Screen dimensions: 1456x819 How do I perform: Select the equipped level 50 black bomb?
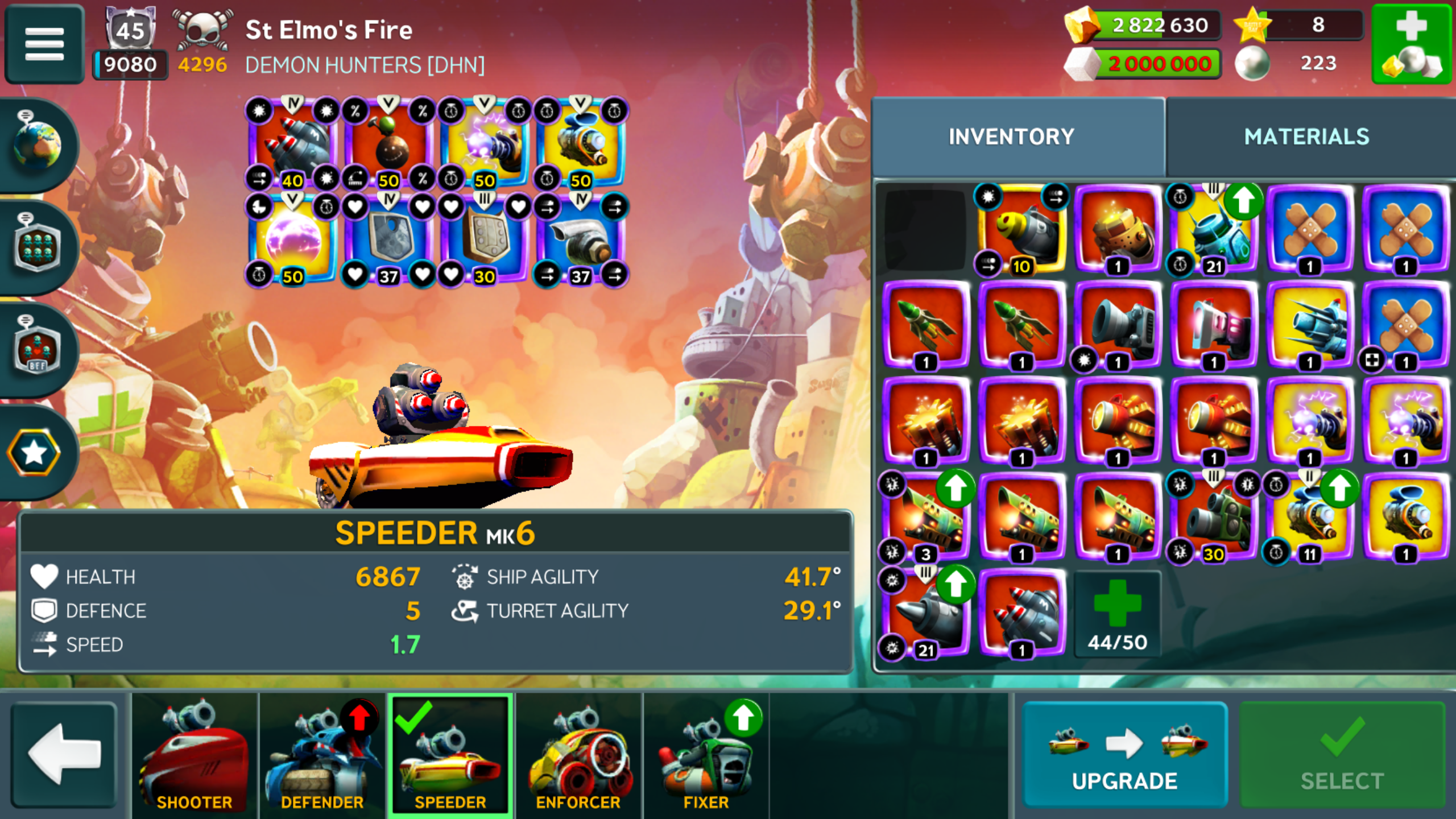[389, 143]
